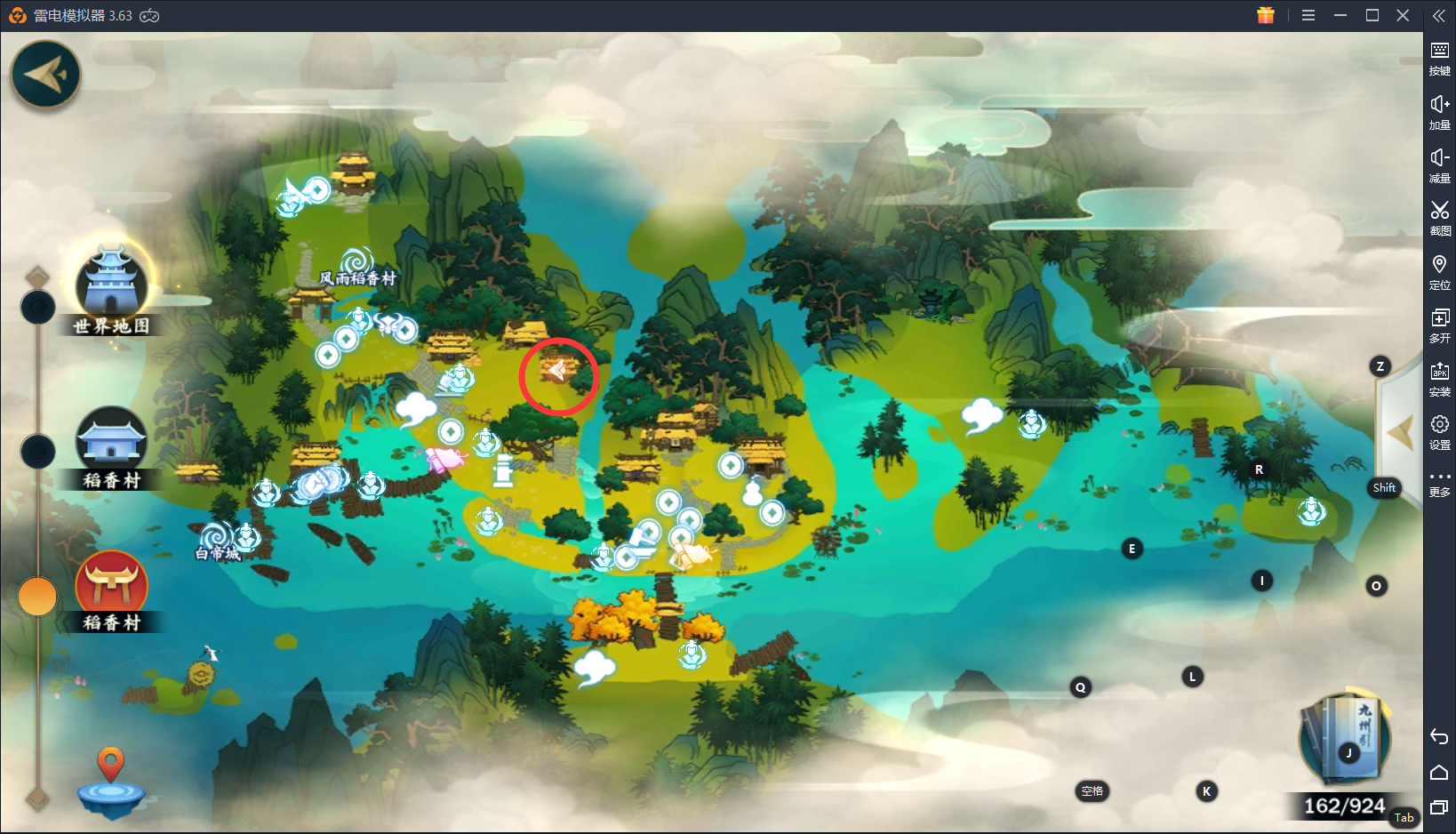
Task: Select the 白帝城 swirl portal marker
Action: 216,536
